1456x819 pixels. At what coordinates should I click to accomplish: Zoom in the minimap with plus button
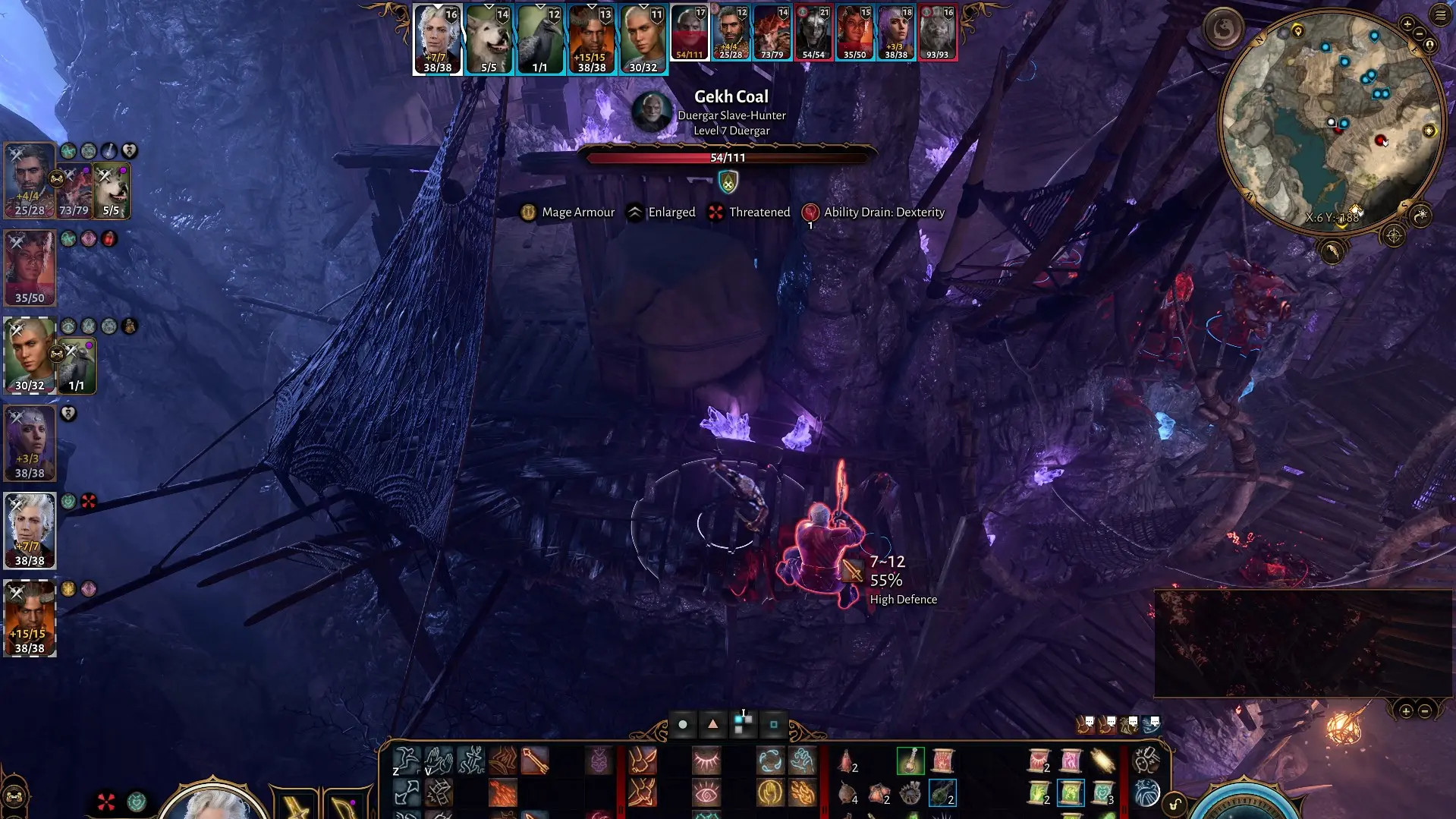1407,24
